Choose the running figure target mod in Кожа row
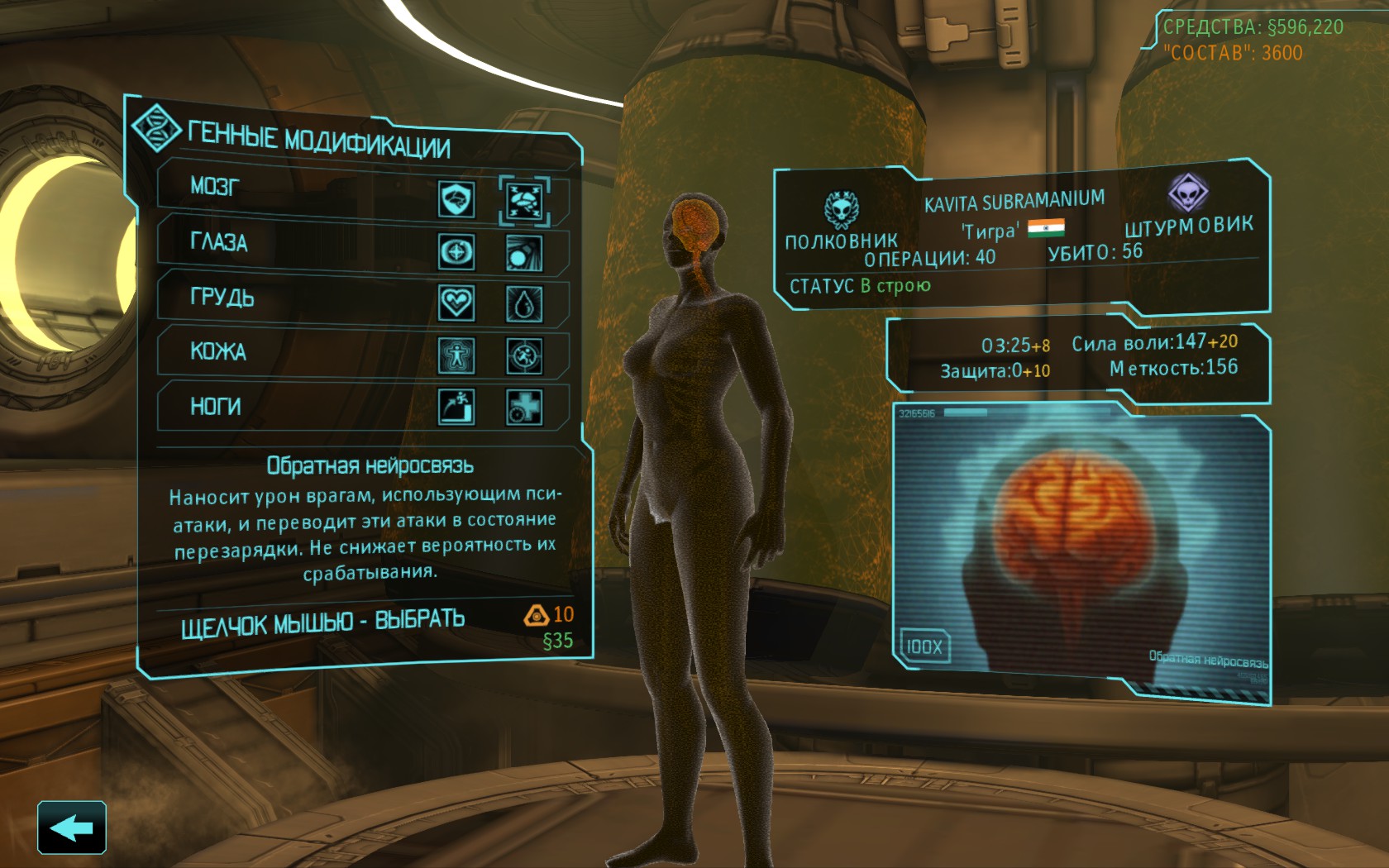Image resolution: width=1389 pixels, height=868 pixels. (x=524, y=356)
